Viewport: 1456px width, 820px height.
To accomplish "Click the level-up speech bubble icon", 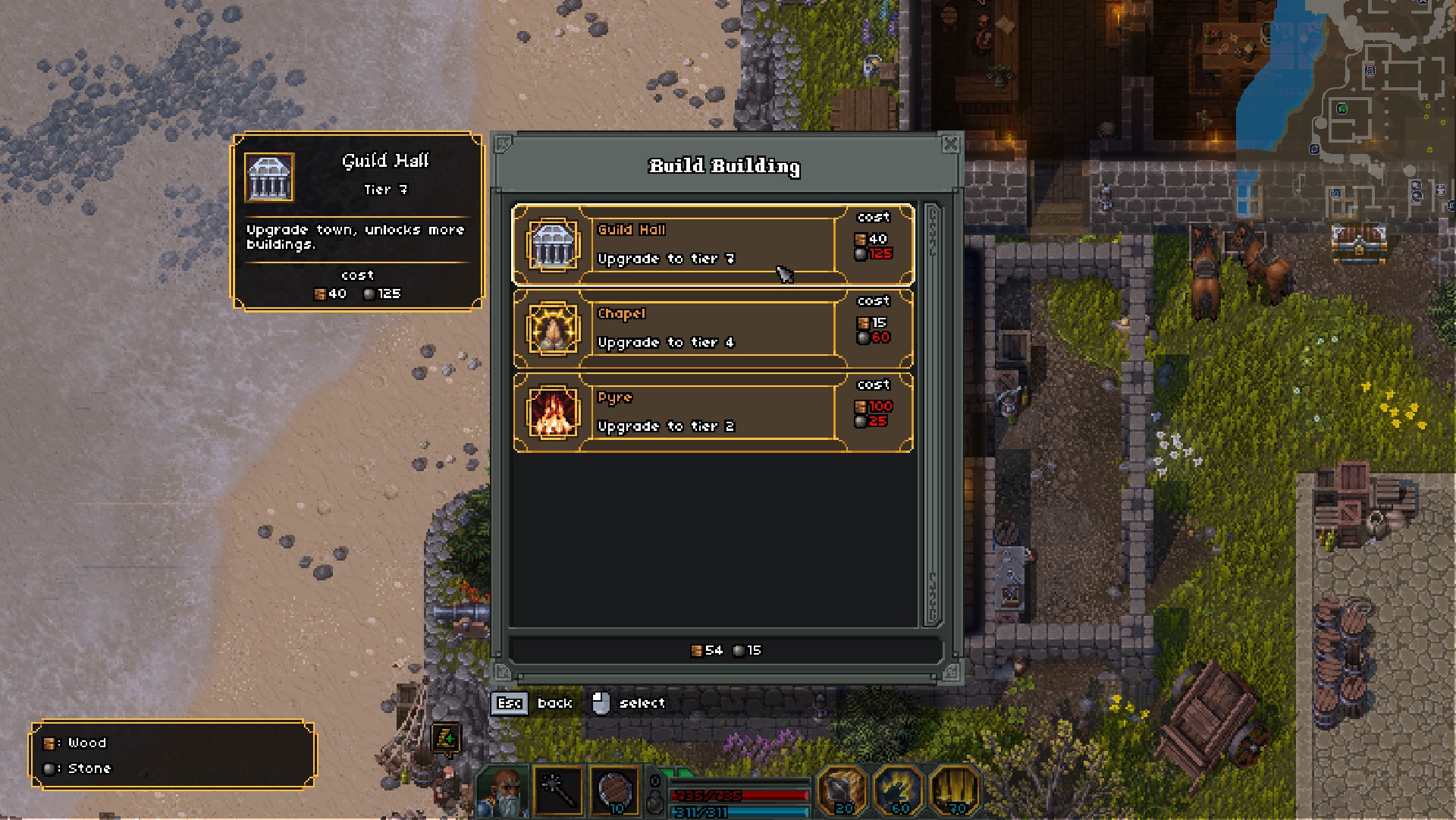I will (x=447, y=738).
